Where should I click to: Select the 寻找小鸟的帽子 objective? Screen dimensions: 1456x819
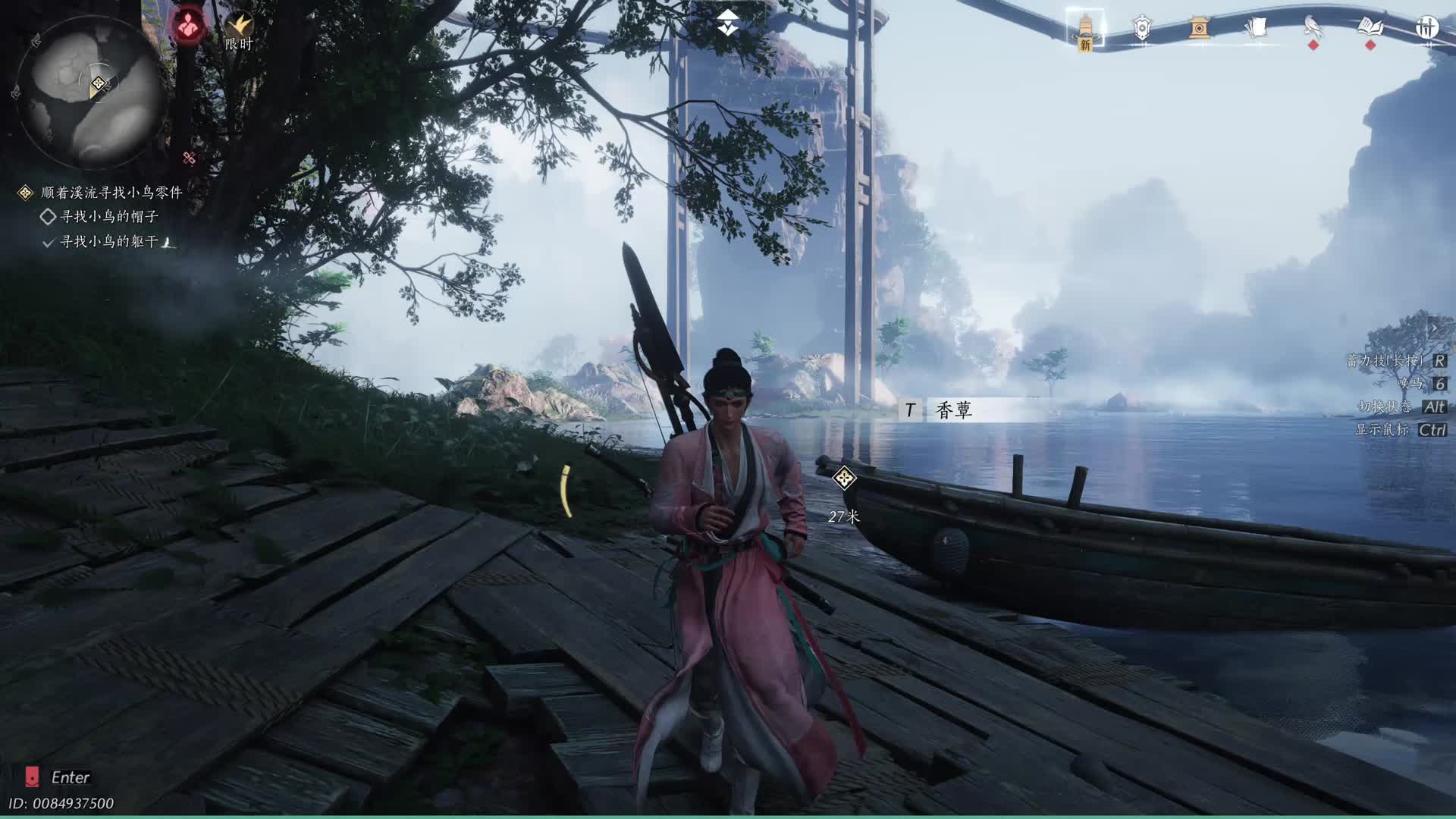coord(108,217)
